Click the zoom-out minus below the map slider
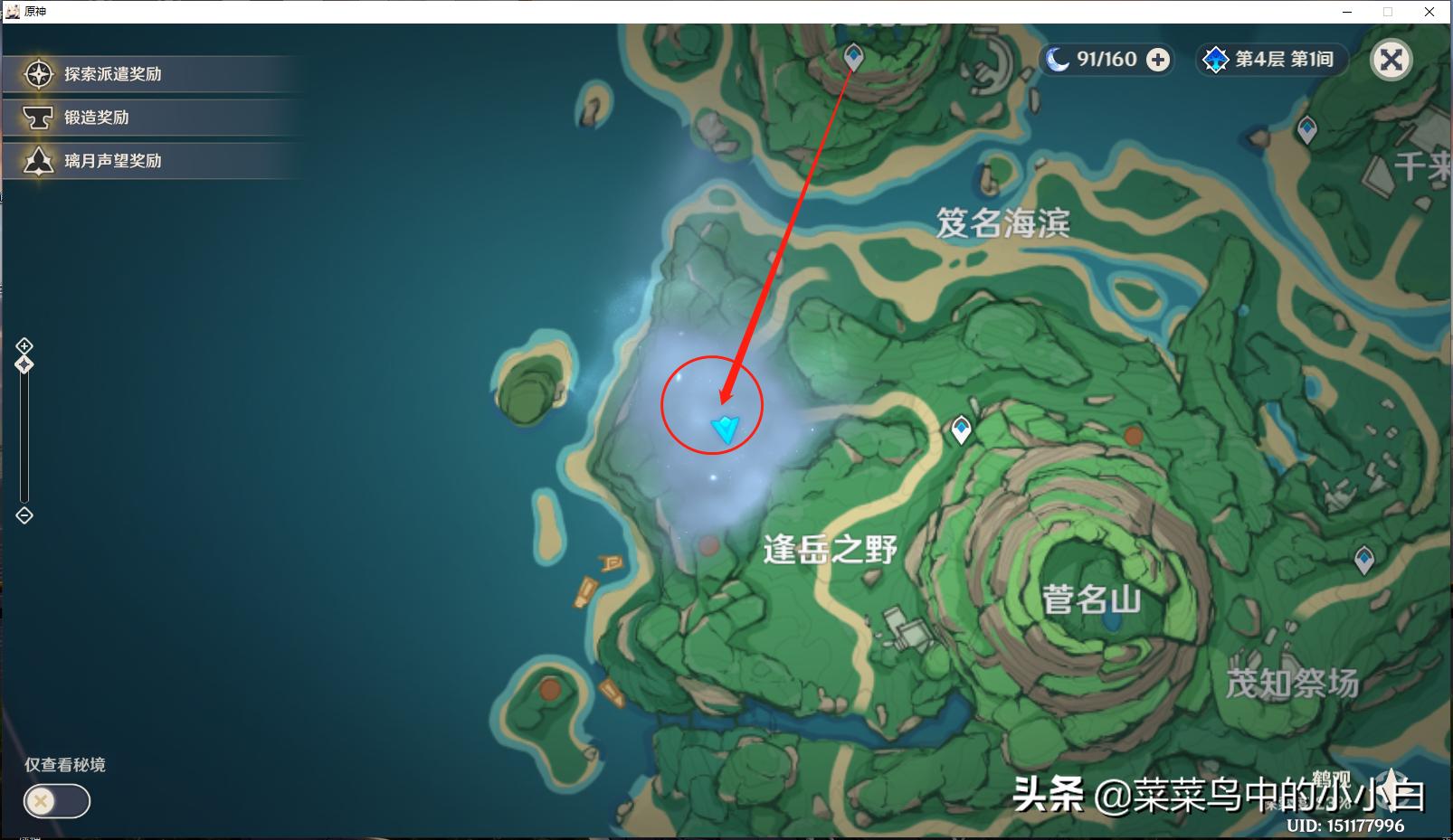 [x=24, y=515]
